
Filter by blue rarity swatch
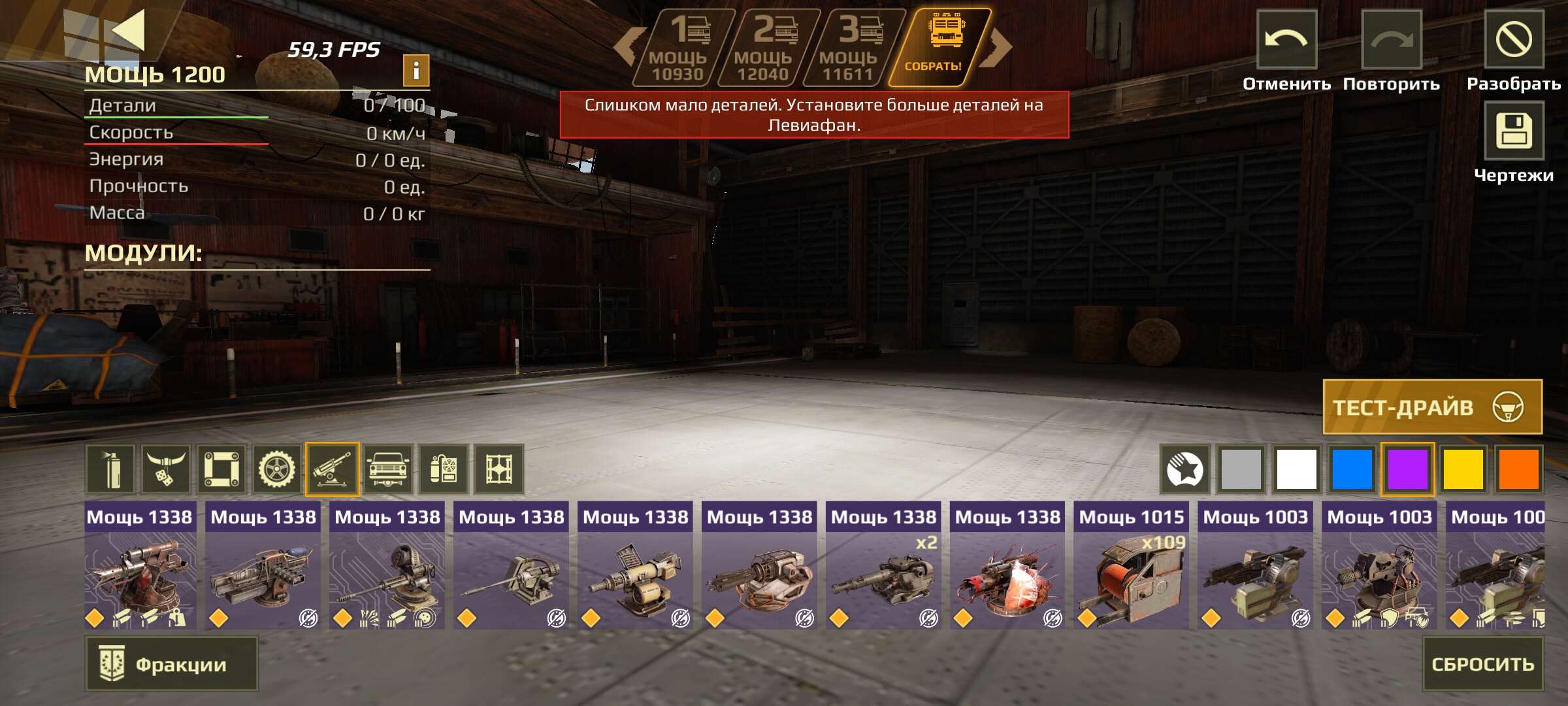click(1352, 469)
